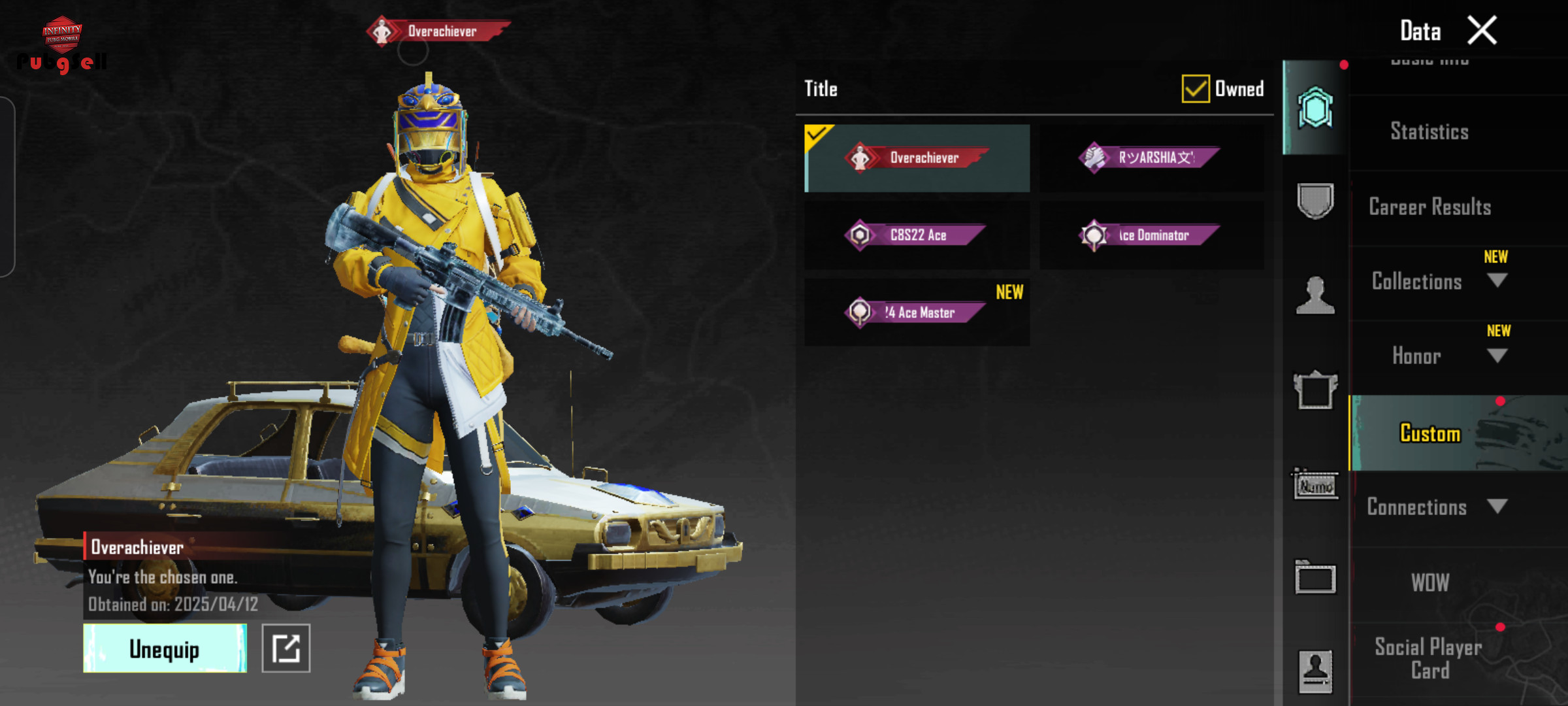Switch to the avatar silhouette tab
This screenshot has width=1568, height=706.
click(x=1315, y=295)
